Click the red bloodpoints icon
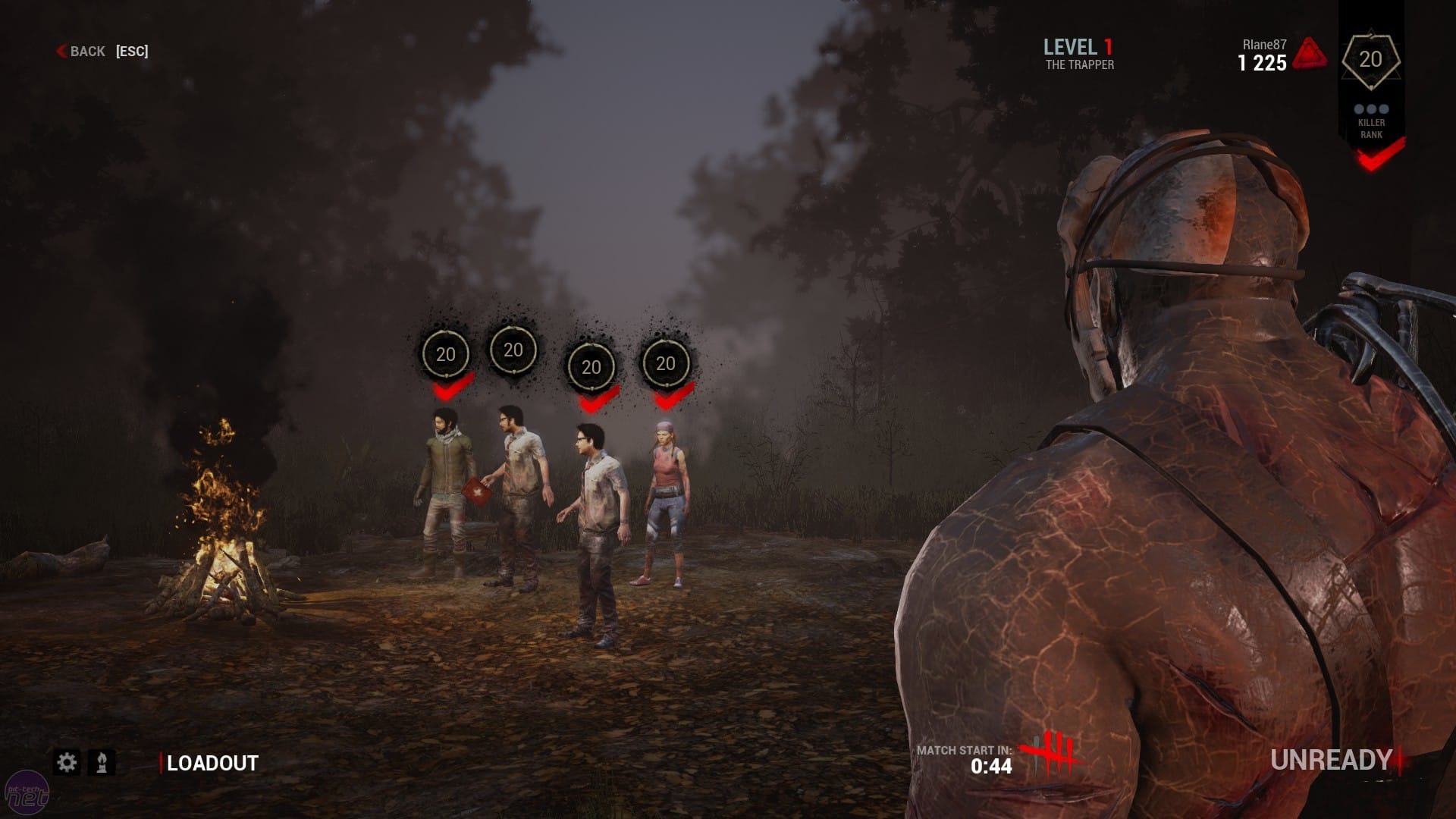This screenshot has height=819, width=1456. [x=1310, y=54]
